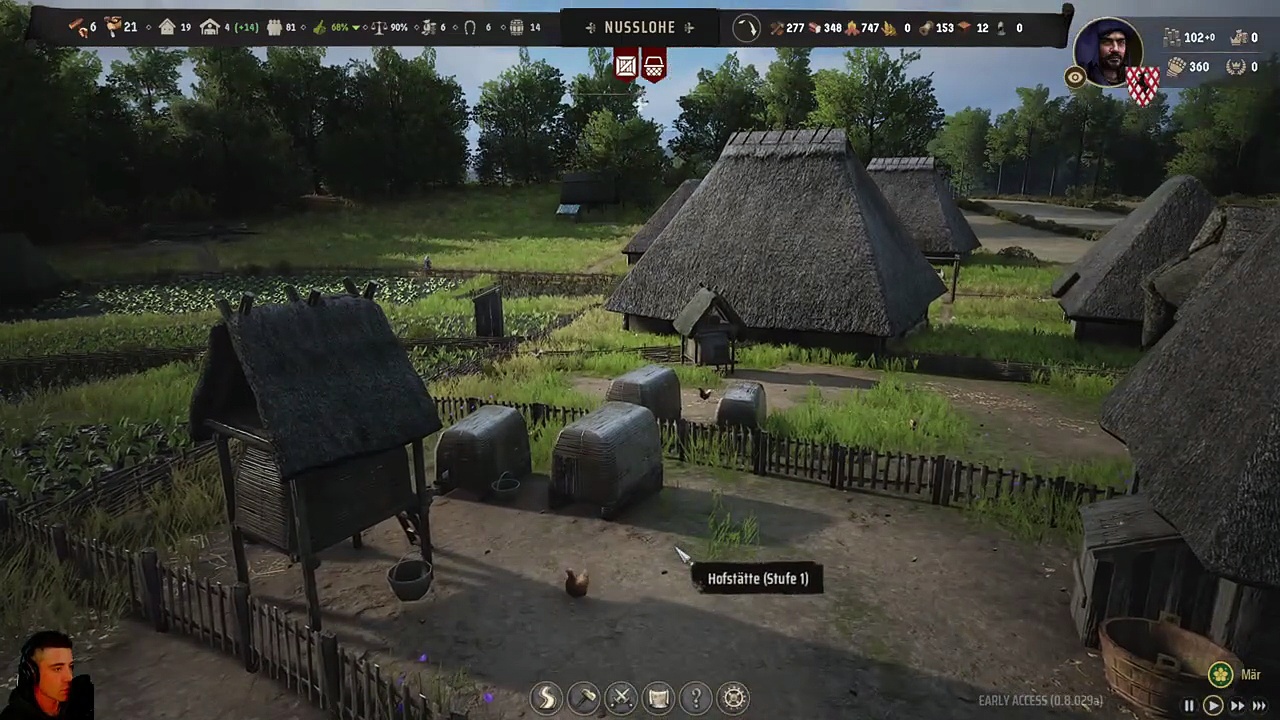Open the road building tool
This screenshot has width=1280, height=720.
[547, 697]
